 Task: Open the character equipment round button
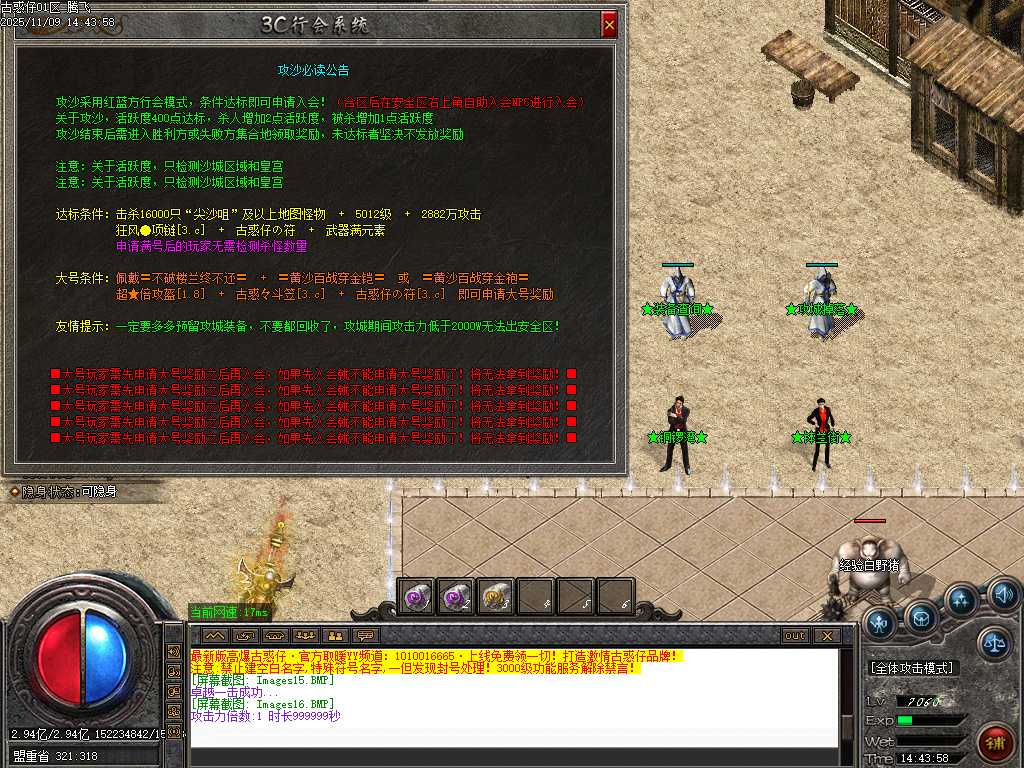click(x=881, y=623)
